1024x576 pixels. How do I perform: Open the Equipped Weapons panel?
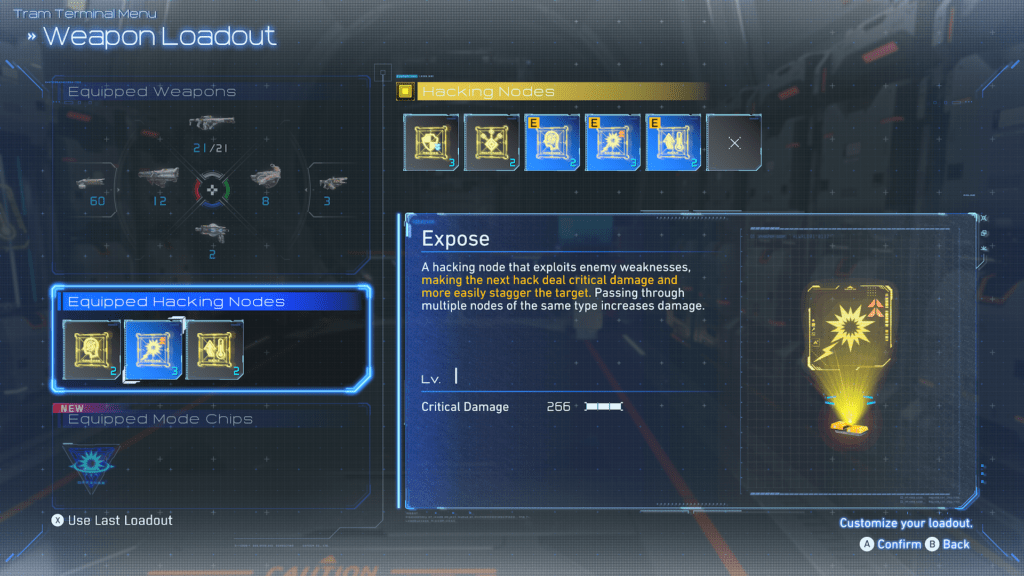coord(151,92)
